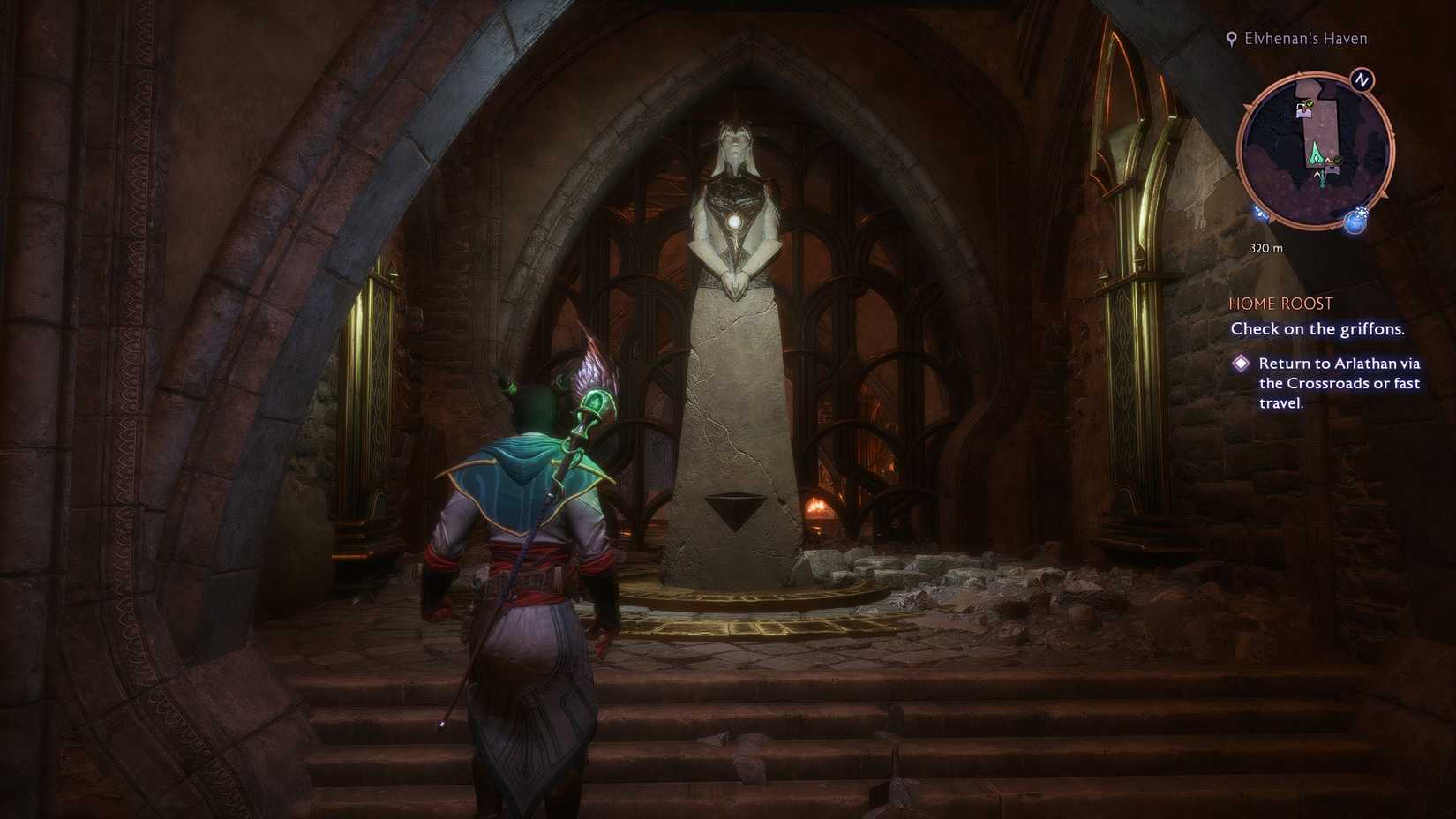Select the north compass marker on the minimap
Viewport: 1456px width, 819px height.
click(1361, 79)
